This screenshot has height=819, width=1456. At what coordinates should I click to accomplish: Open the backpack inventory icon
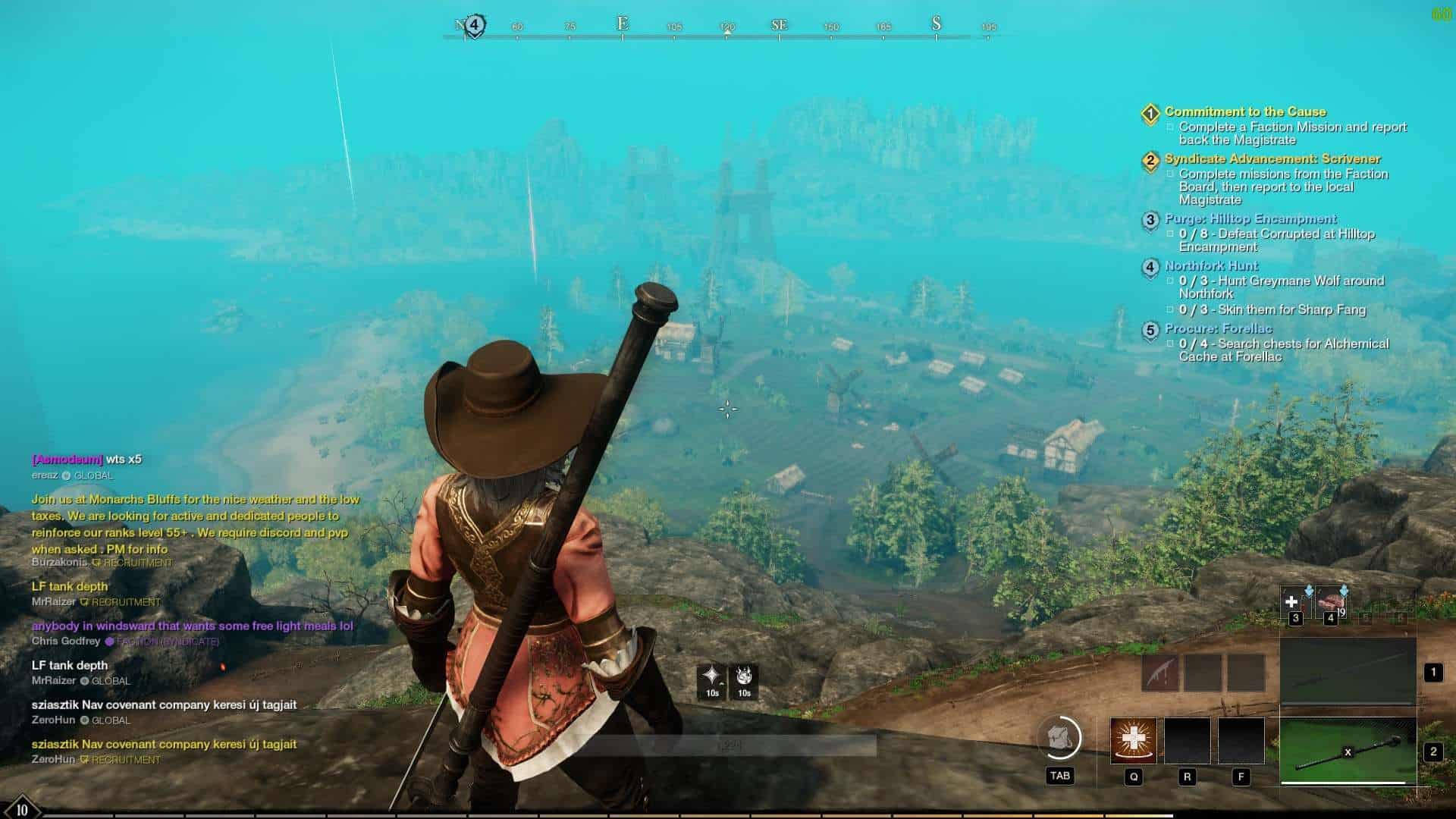pyautogui.click(x=1059, y=738)
